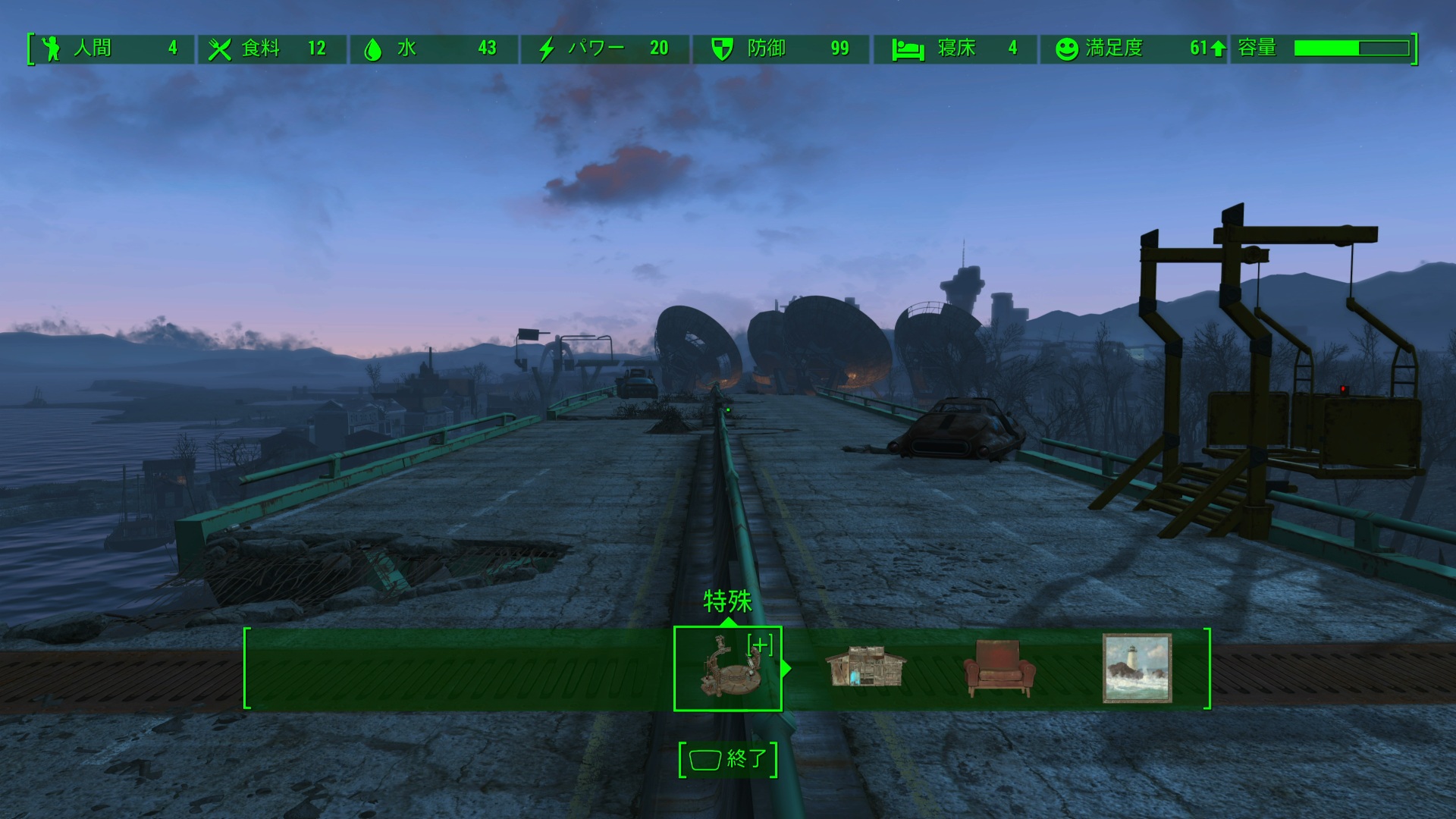Open the red armchair furniture category
The image size is (1456, 819).
tap(999, 668)
